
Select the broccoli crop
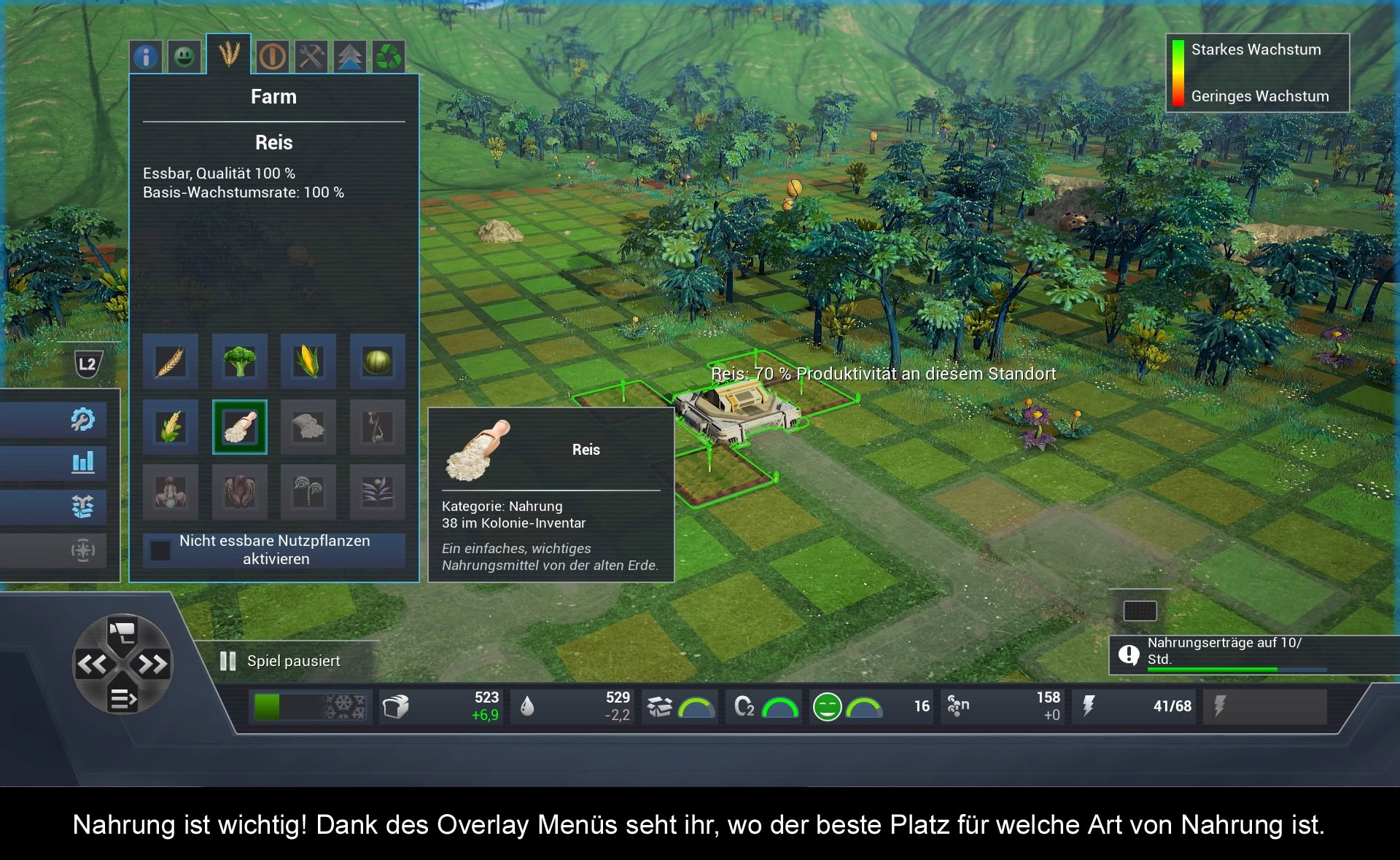point(239,361)
